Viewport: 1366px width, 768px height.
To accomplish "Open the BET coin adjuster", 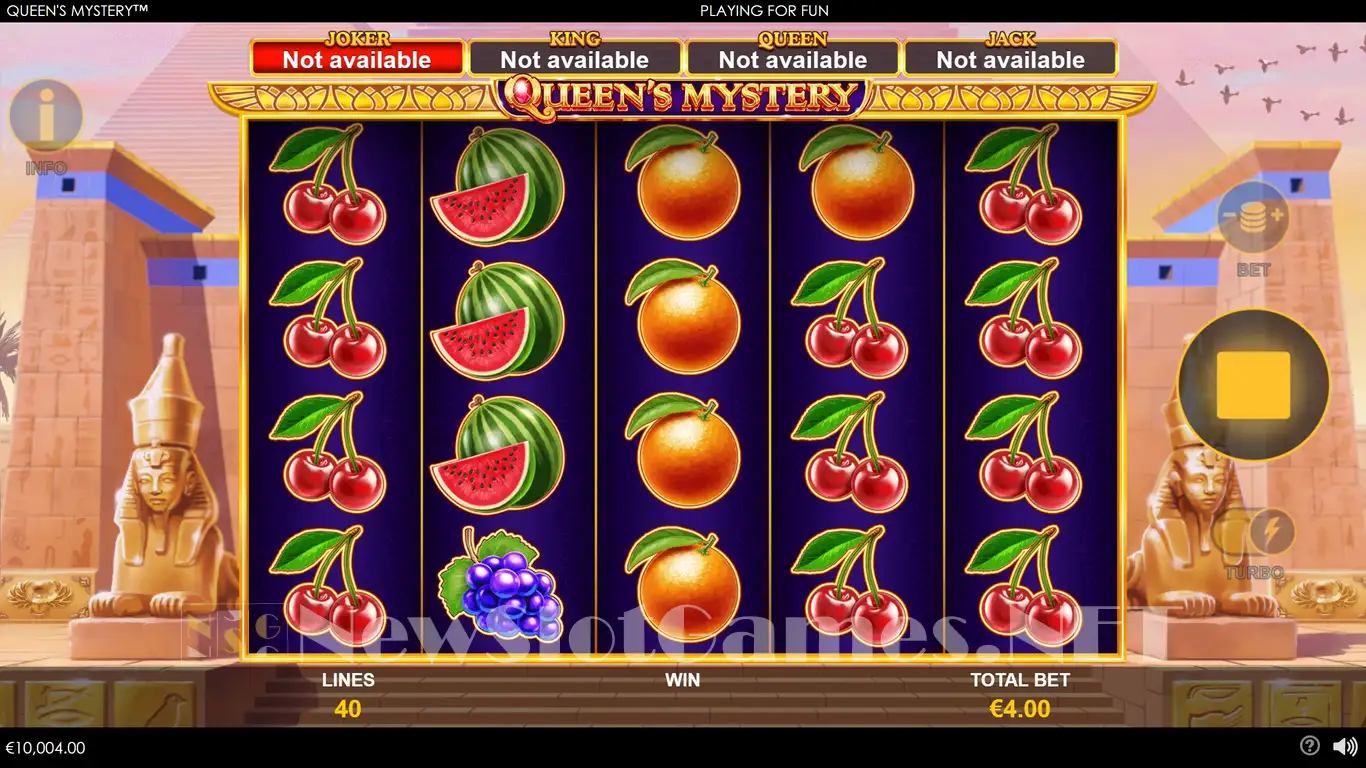I will click(x=1253, y=217).
